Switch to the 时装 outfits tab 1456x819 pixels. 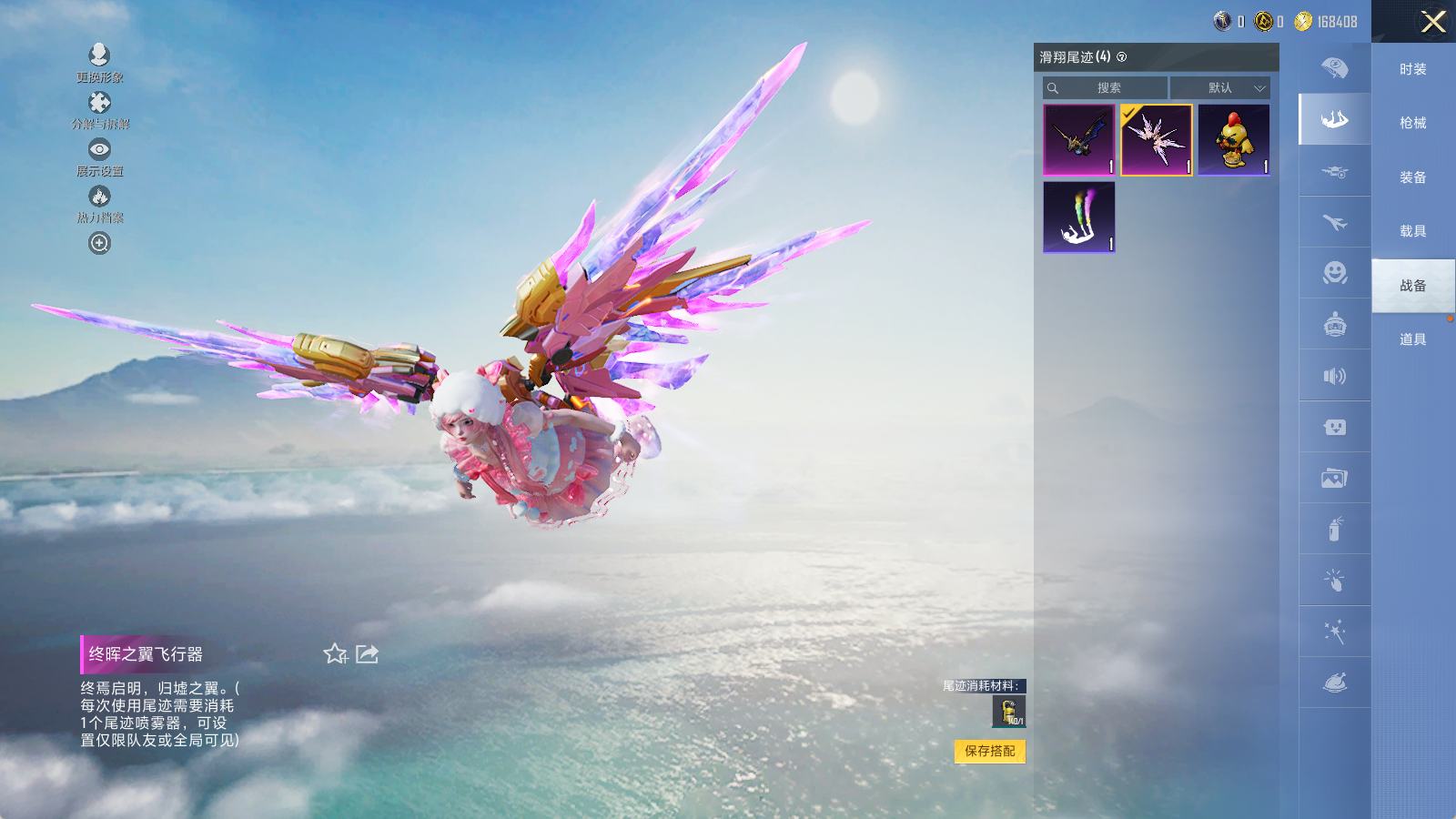1412,69
